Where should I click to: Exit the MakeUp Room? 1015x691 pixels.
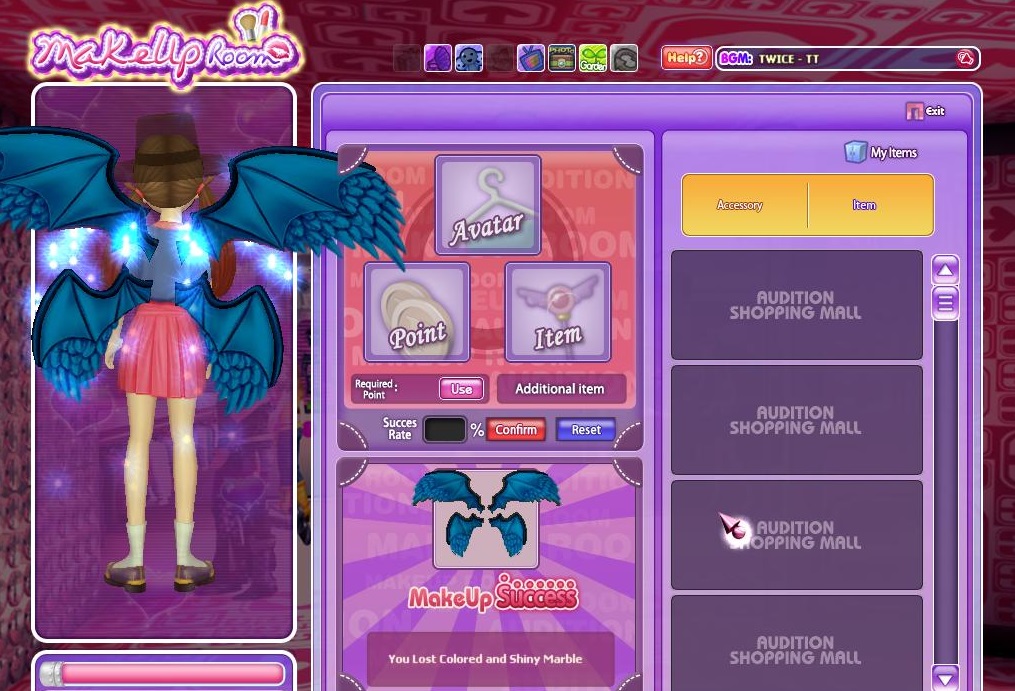pos(925,111)
